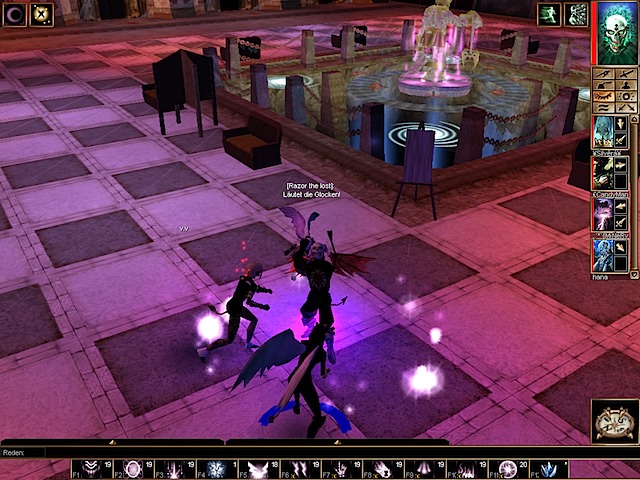Viewport: 640px width, 480px height.
Task: Select the top party member portrait
Action: (x=604, y=131)
